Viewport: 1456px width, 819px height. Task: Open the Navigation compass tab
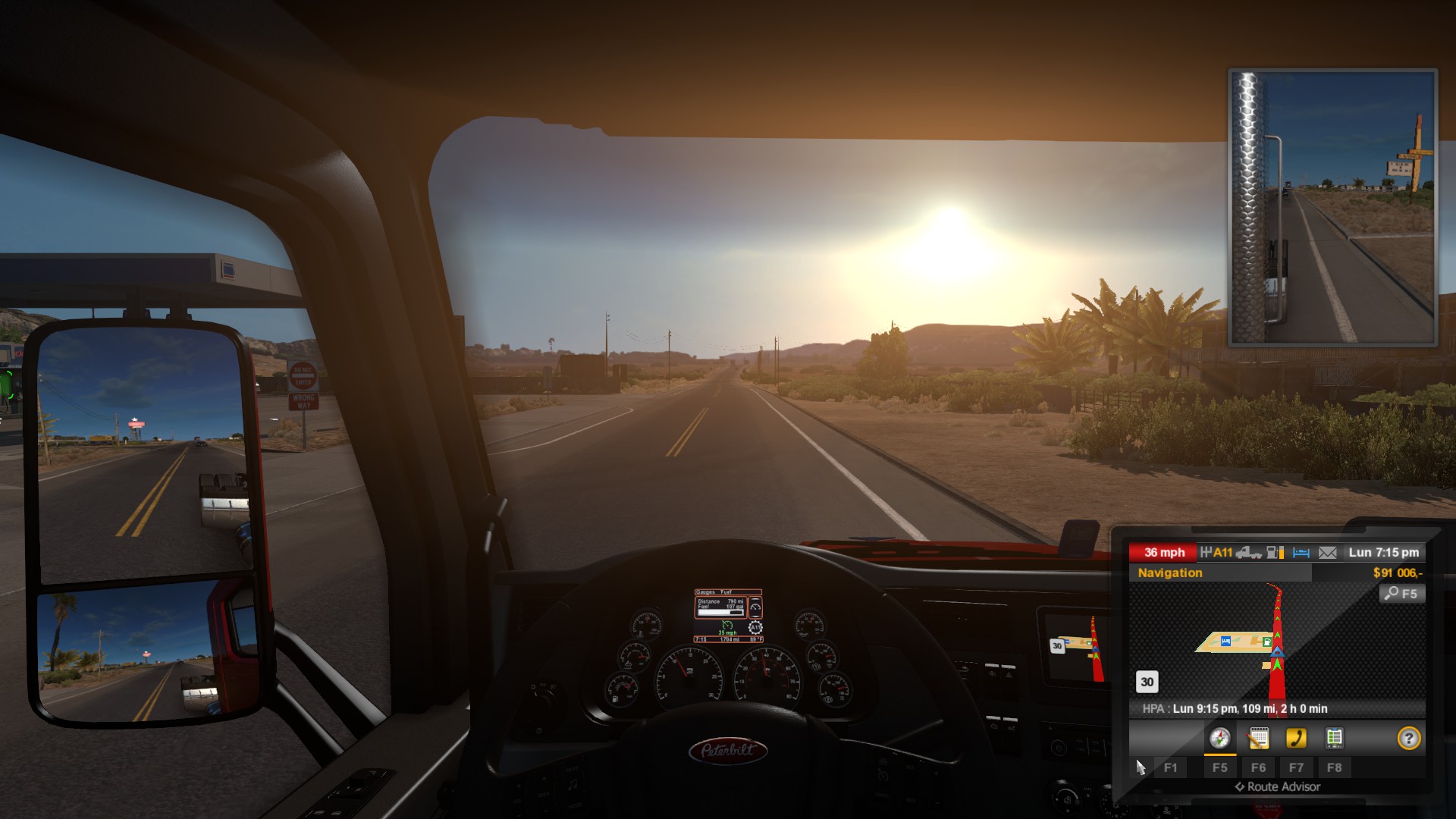pyautogui.click(x=1219, y=738)
